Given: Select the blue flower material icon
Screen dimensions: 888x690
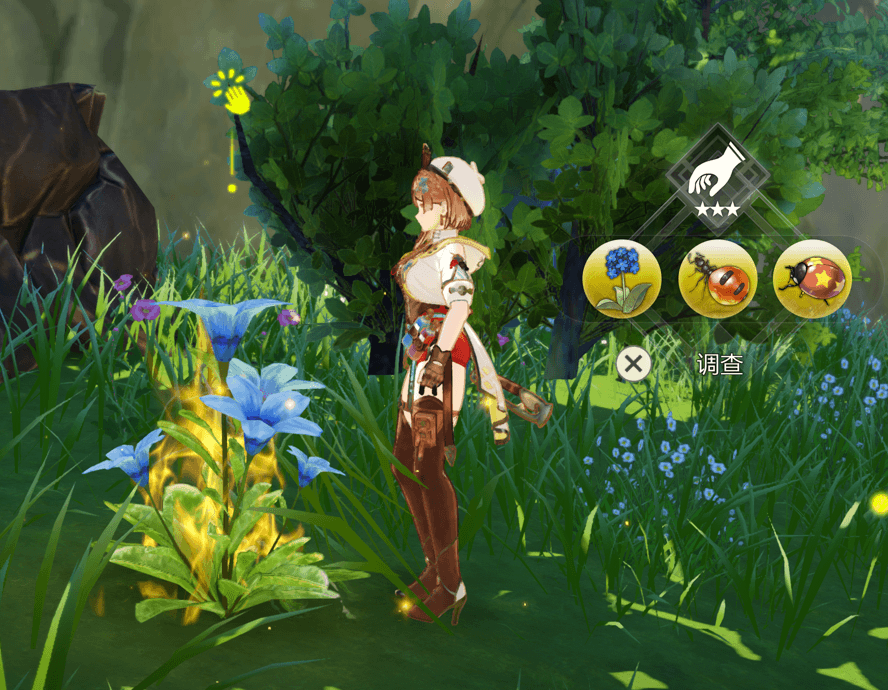Looking at the screenshot, I should coord(622,279).
